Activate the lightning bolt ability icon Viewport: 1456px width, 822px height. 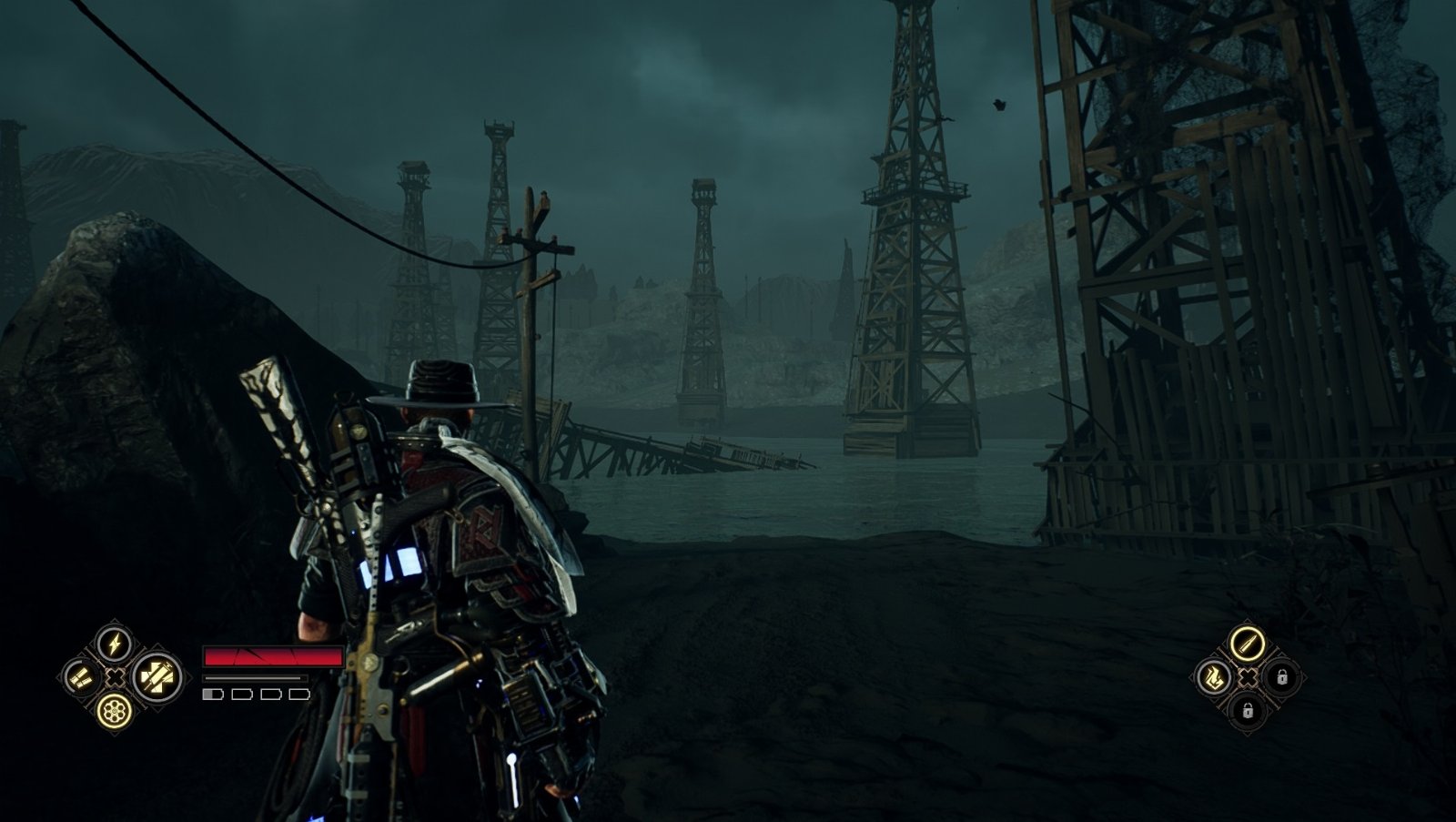click(x=115, y=644)
